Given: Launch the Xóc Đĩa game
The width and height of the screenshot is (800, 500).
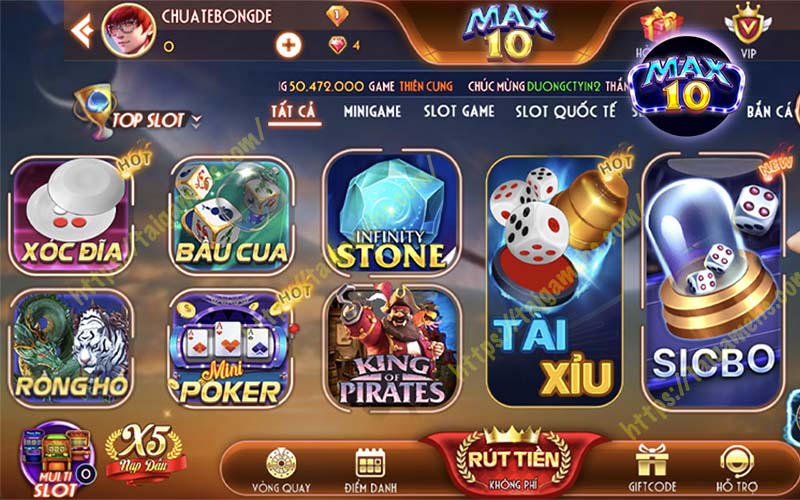Looking at the screenshot, I should click(x=71, y=217).
